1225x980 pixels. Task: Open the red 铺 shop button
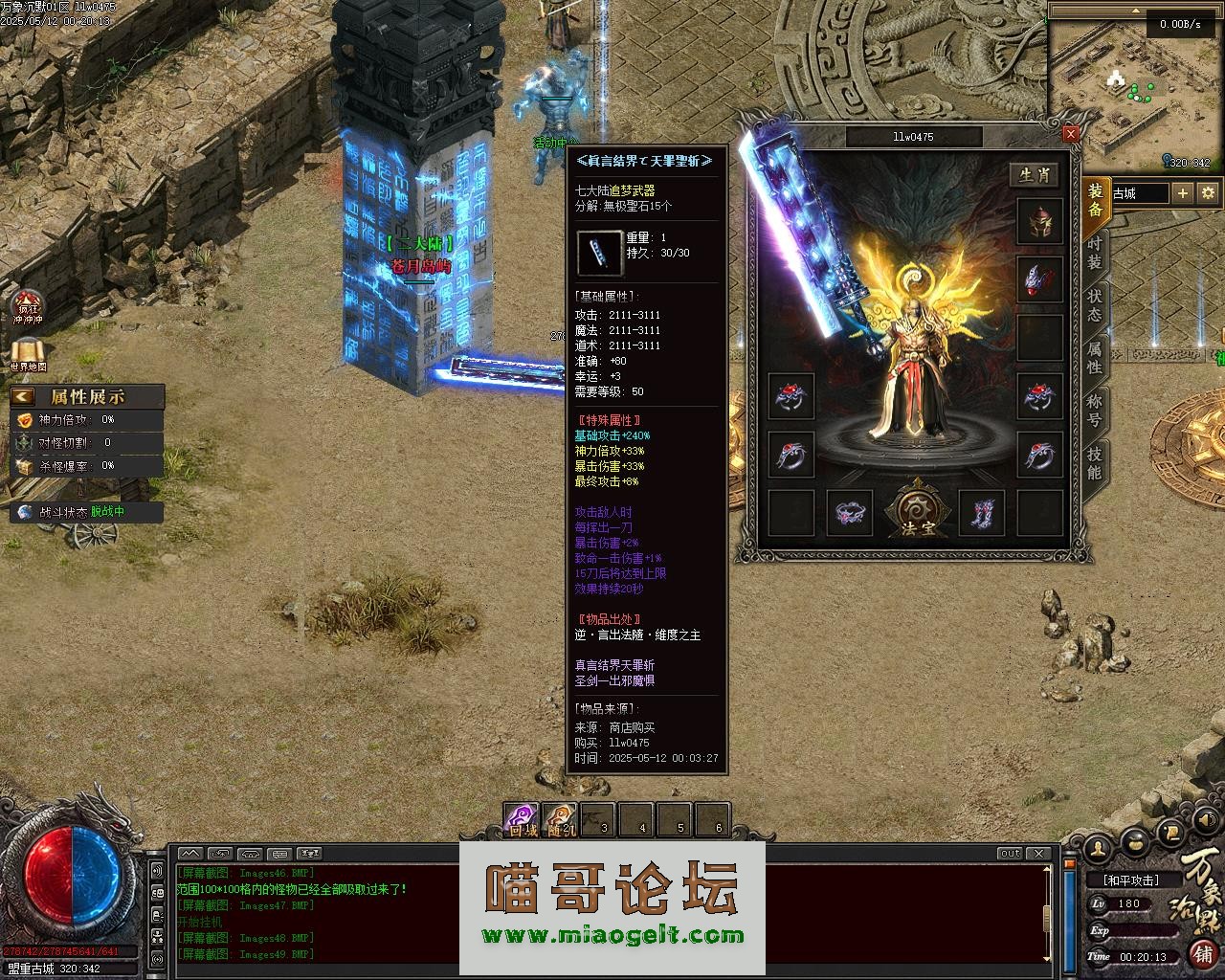[x=1203, y=953]
